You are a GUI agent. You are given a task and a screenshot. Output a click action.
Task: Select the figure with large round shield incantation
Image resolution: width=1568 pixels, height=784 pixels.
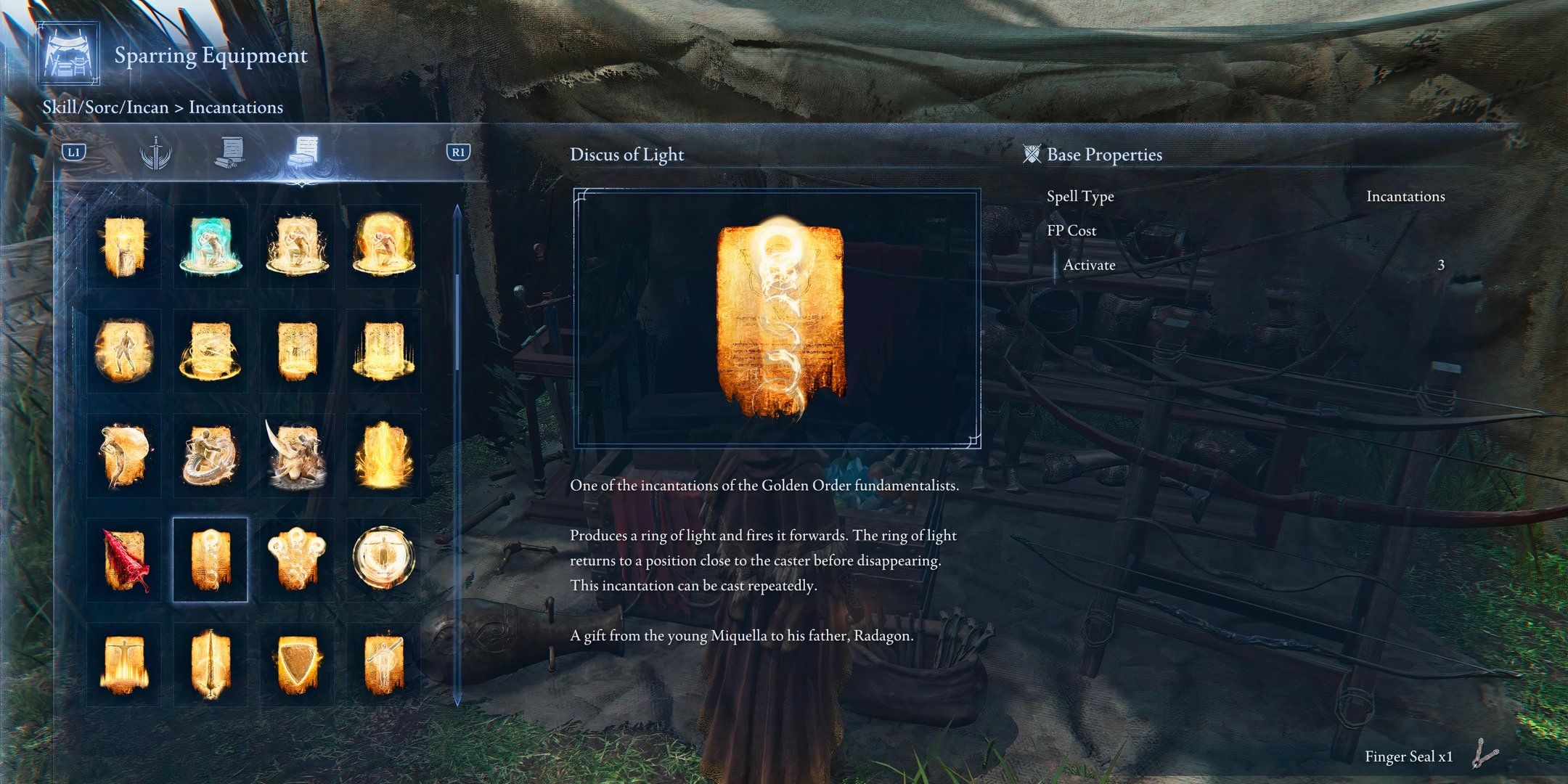click(x=124, y=455)
